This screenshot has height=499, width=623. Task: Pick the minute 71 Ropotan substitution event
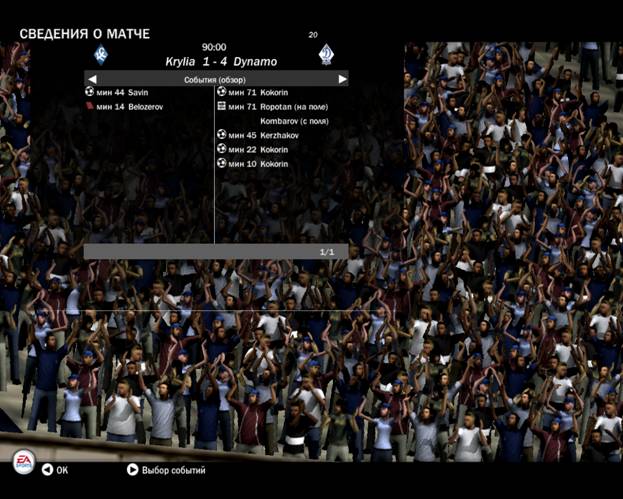(x=272, y=106)
